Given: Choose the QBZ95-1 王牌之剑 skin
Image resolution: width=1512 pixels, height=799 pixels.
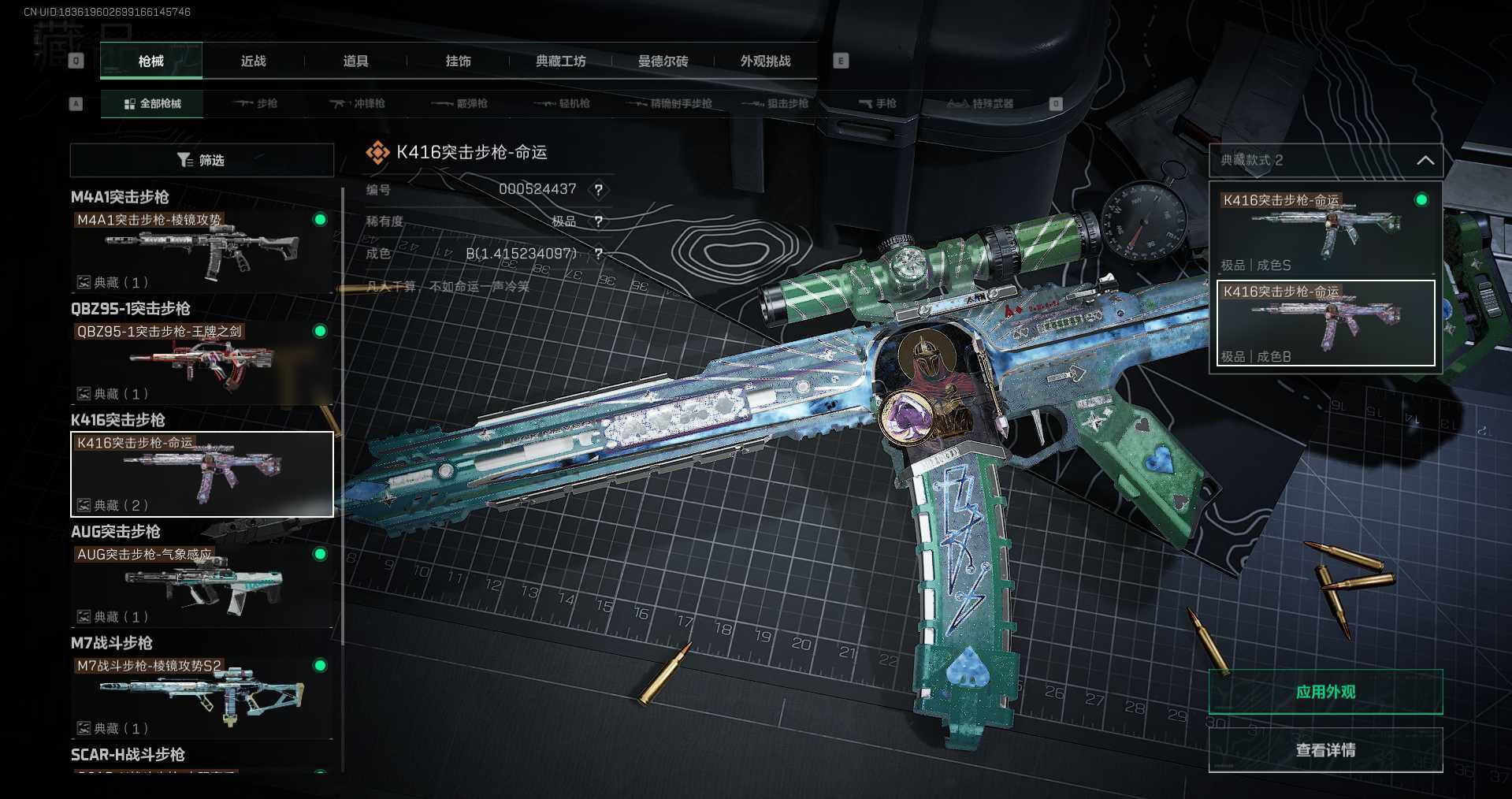Looking at the screenshot, I should click(202, 362).
